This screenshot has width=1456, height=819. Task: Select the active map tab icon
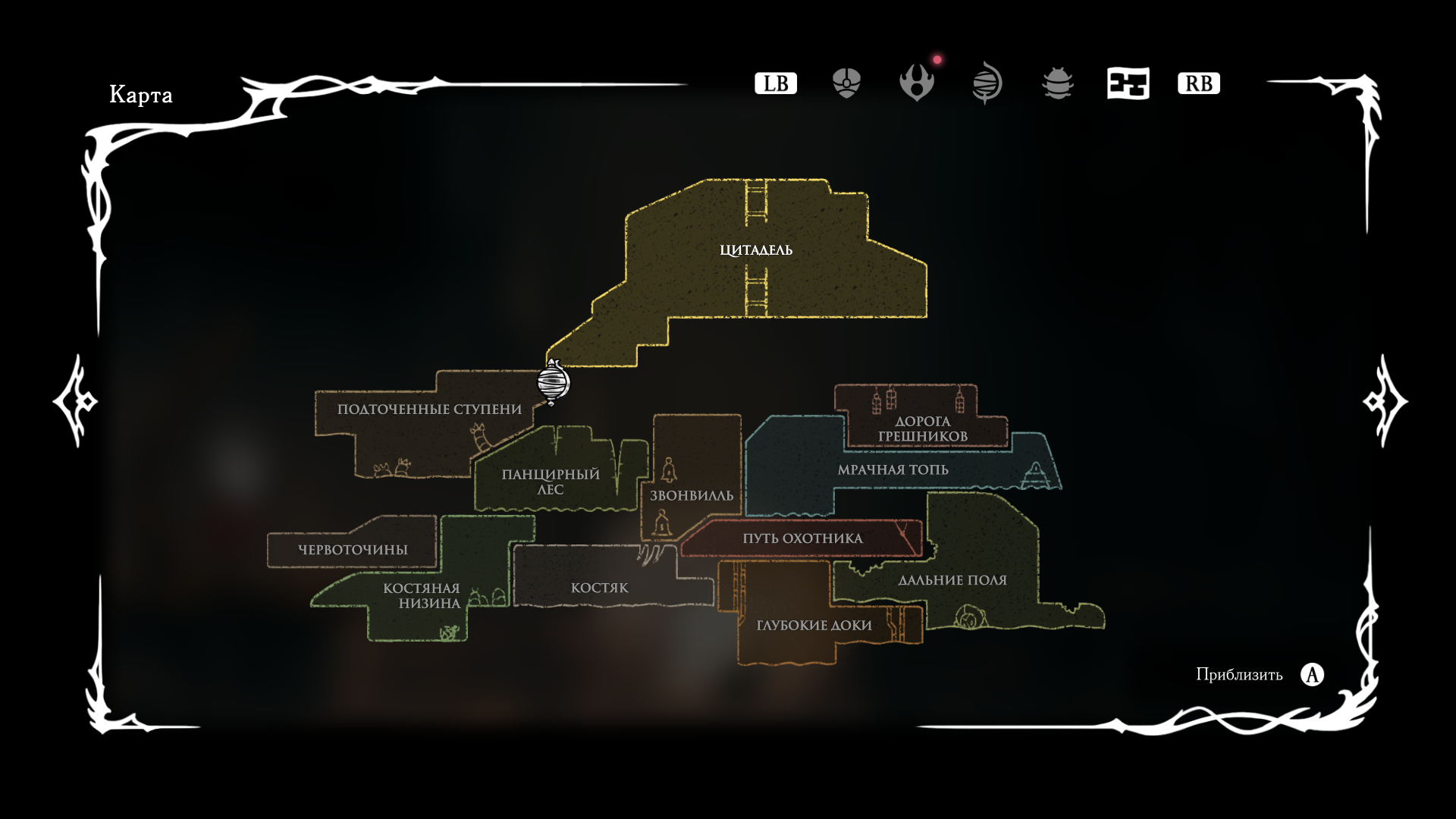pyautogui.click(x=1128, y=83)
